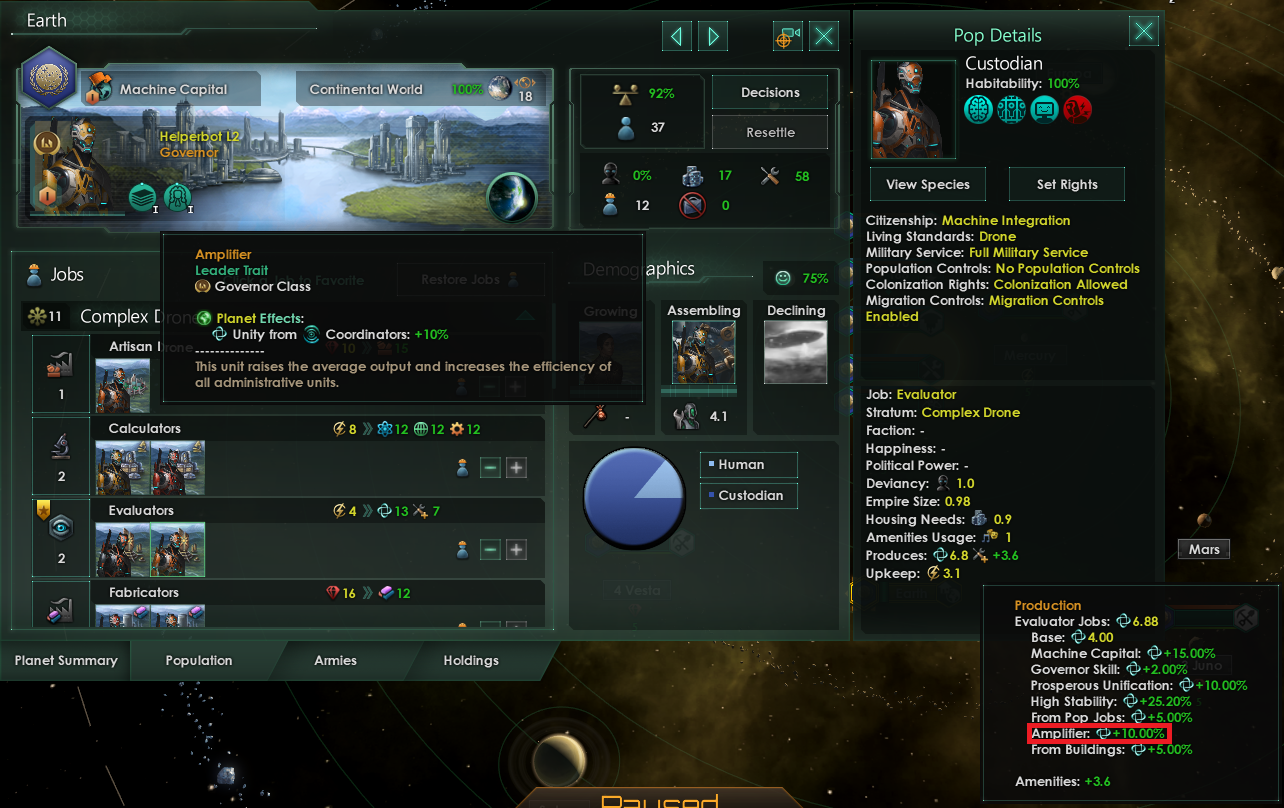1284x808 pixels.
Task: Open the Holdings tab
Action: (470, 660)
